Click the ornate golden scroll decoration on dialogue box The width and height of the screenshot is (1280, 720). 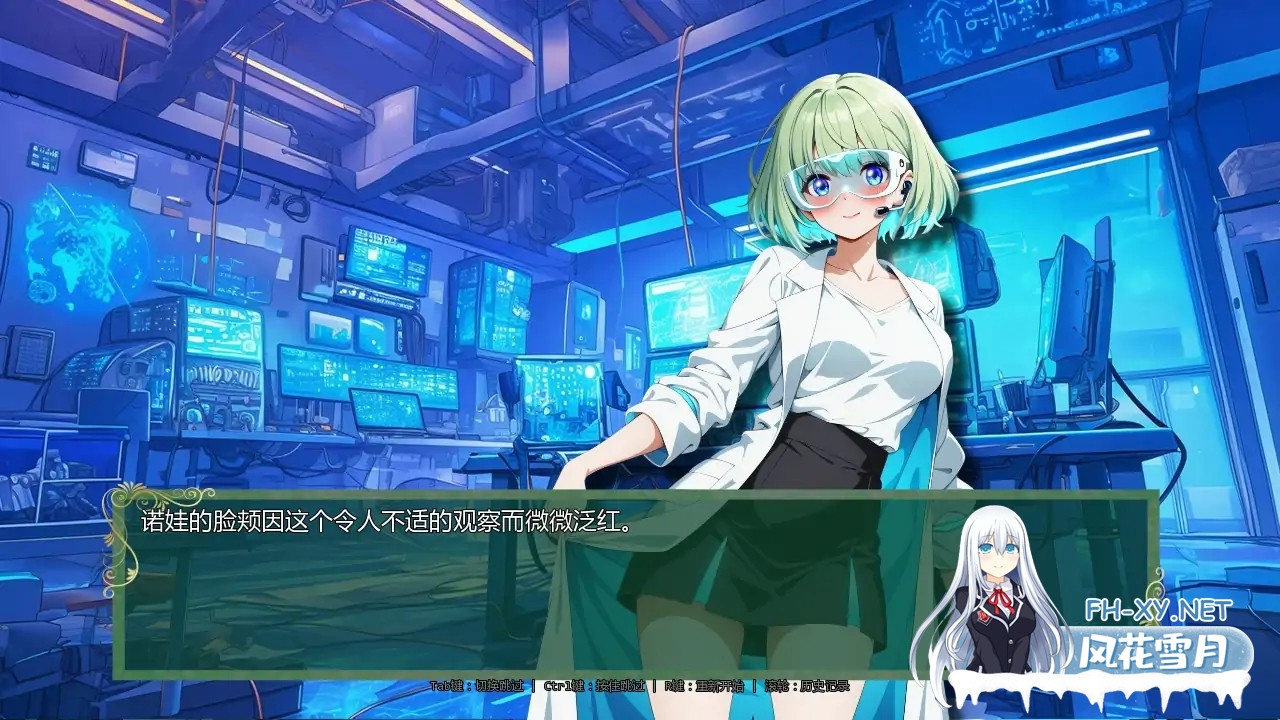pos(122,530)
